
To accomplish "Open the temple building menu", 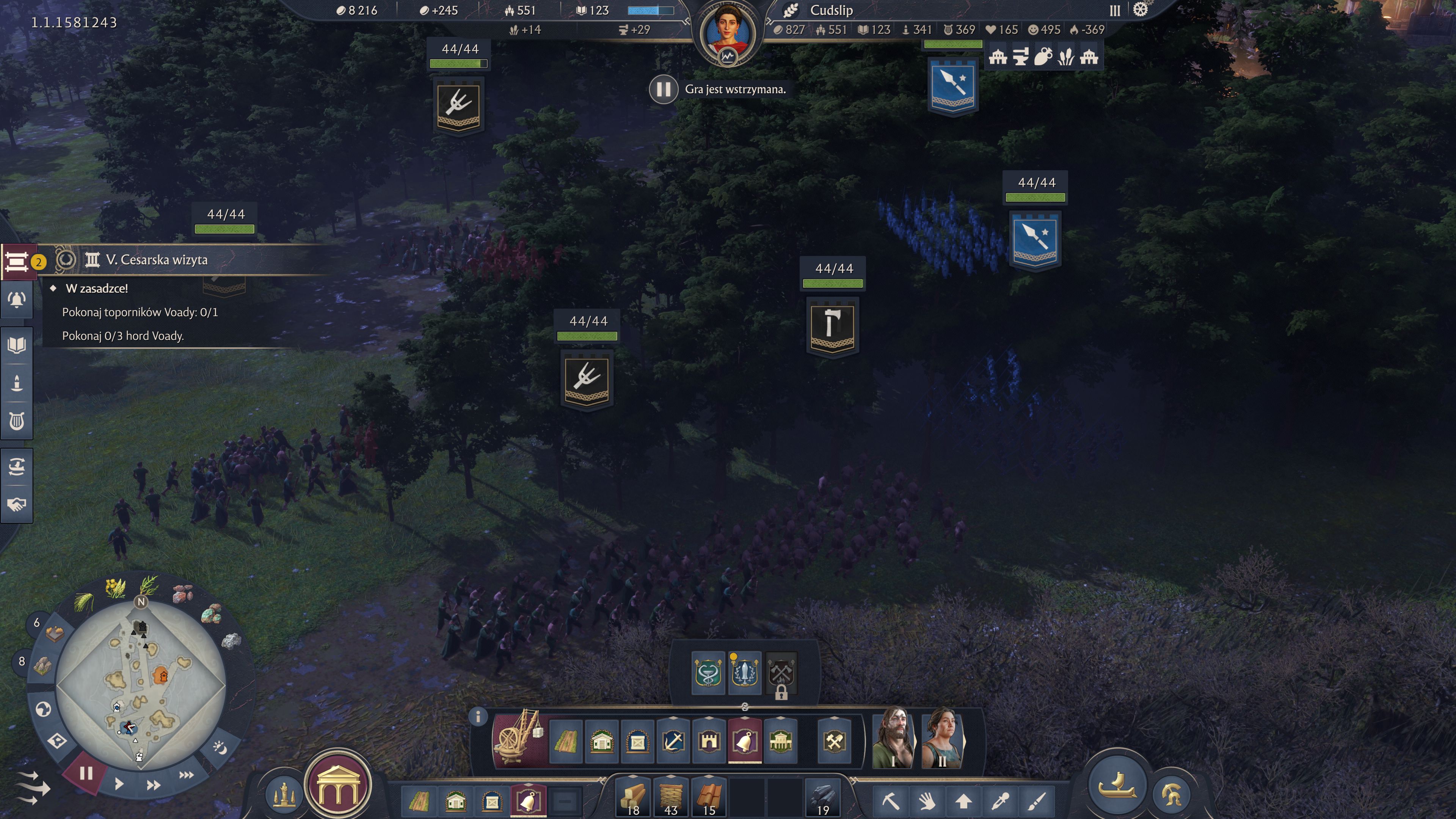I will coord(337,785).
